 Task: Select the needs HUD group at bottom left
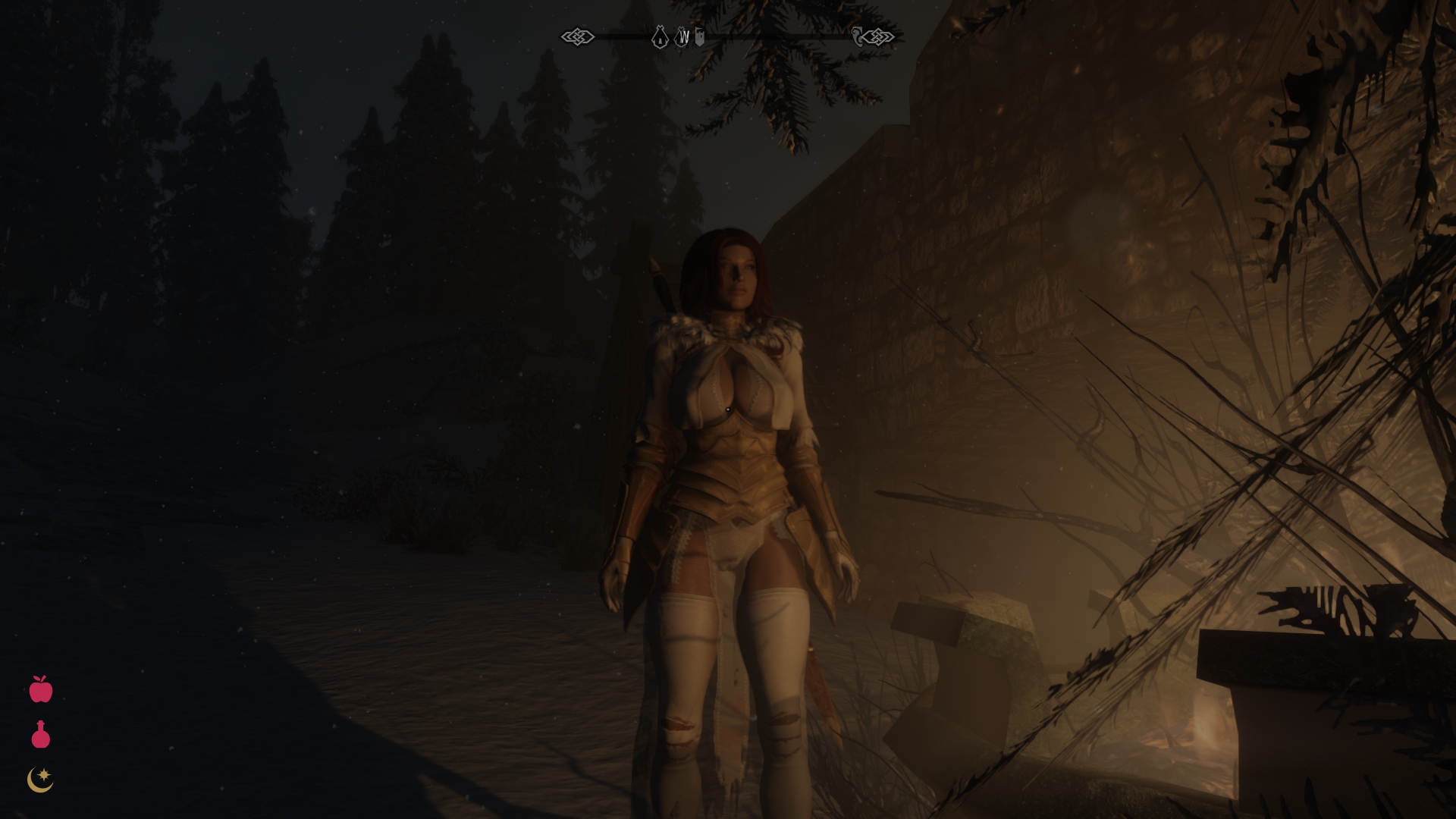tap(40, 733)
